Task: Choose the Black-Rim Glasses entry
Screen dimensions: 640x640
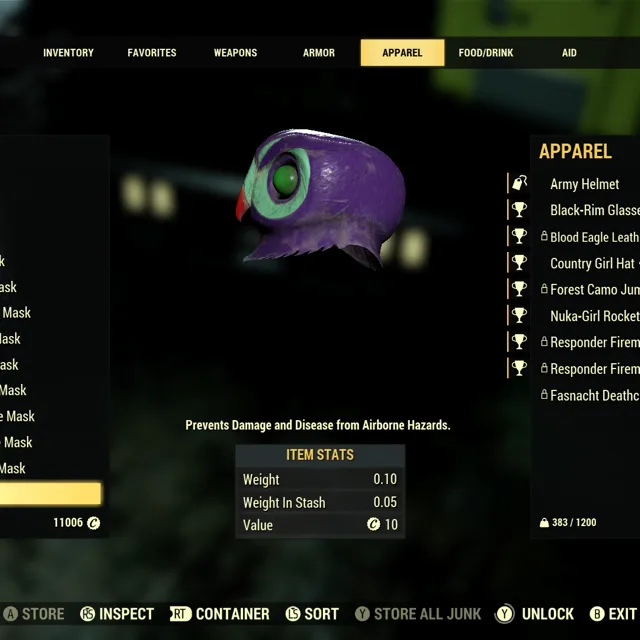Action: [593, 210]
